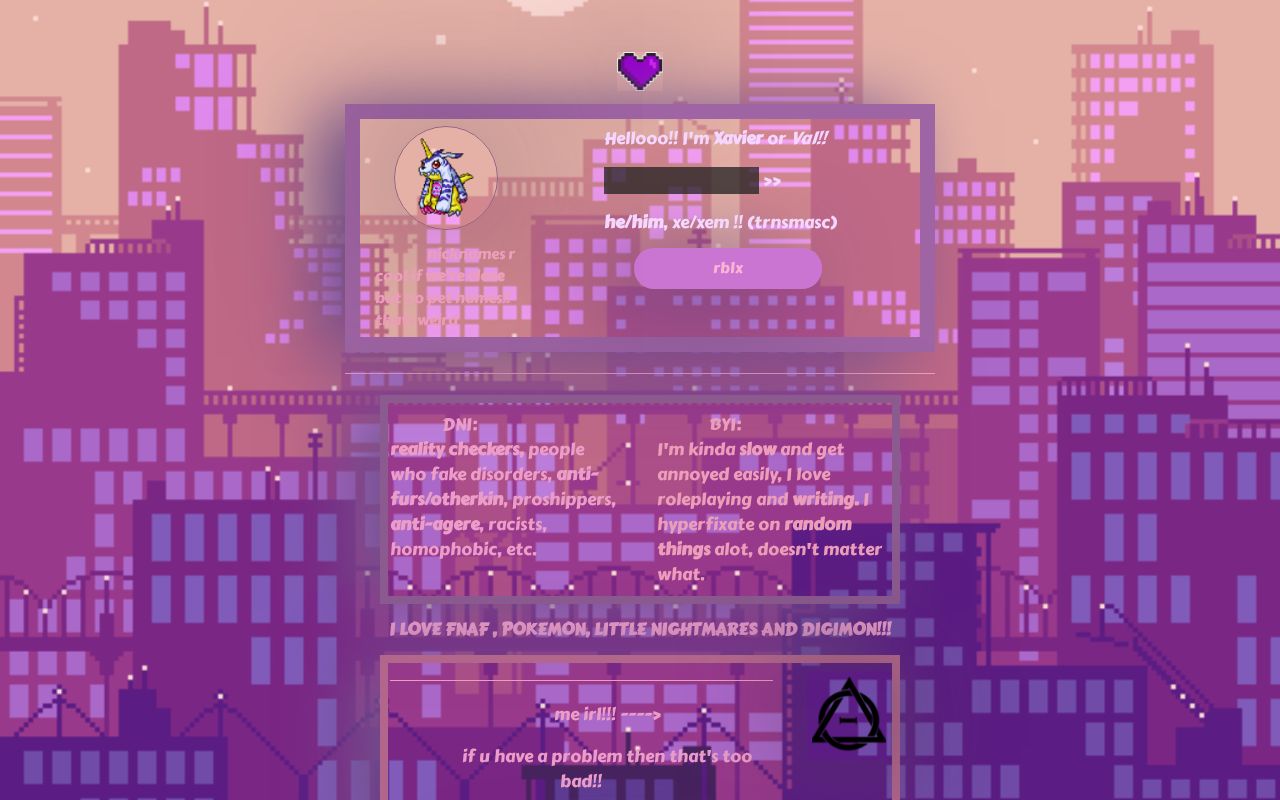
Task: Click the Digimon profile avatar picture
Action: tap(446, 178)
